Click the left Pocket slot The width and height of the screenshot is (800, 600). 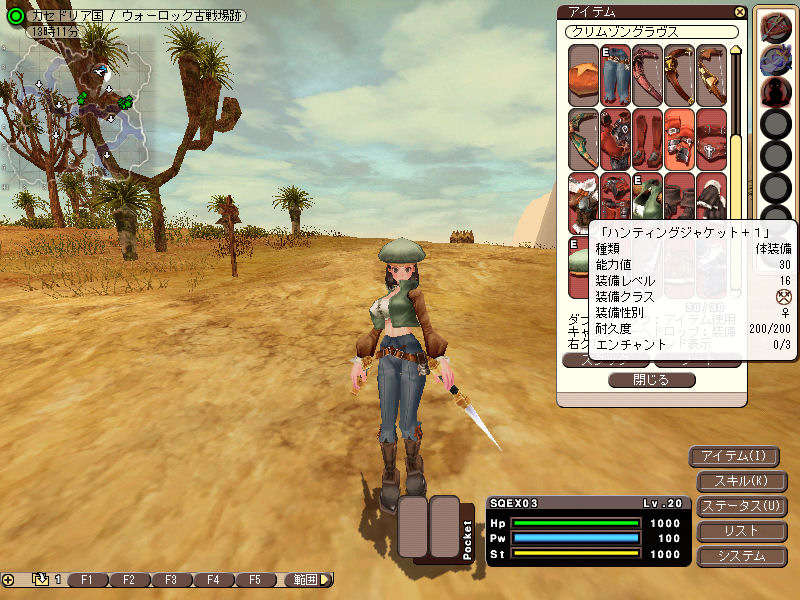(414, 527)
